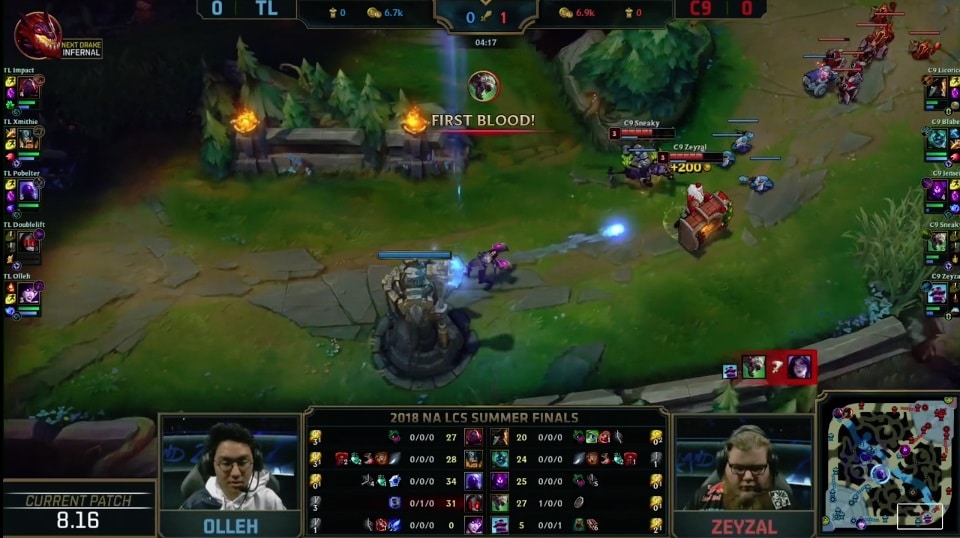The image size is (960, 538).
Task: Select TL Pobelter's champion portrait
Action: (29, 191)
